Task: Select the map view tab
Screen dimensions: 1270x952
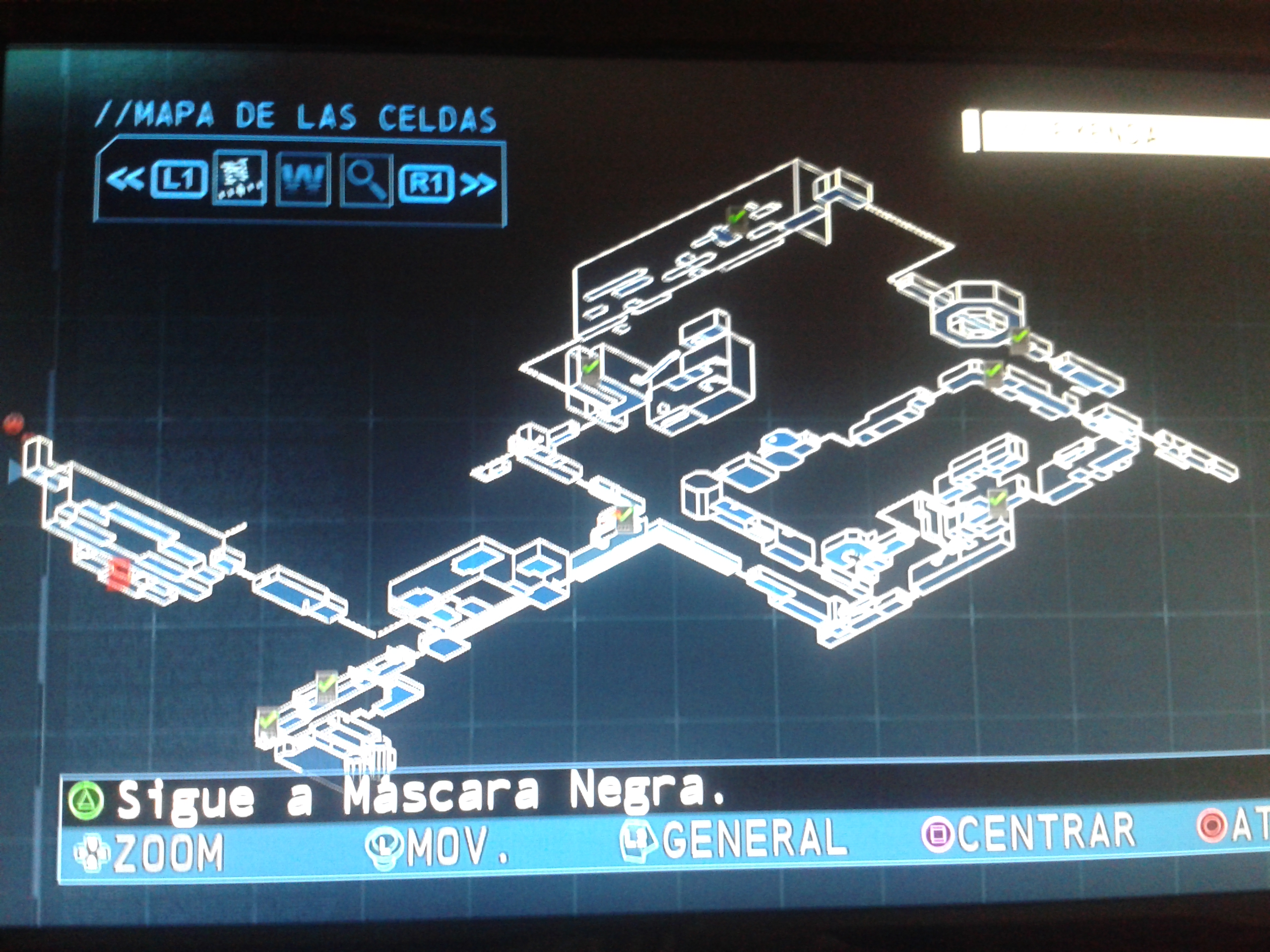Action: (240, 178)
